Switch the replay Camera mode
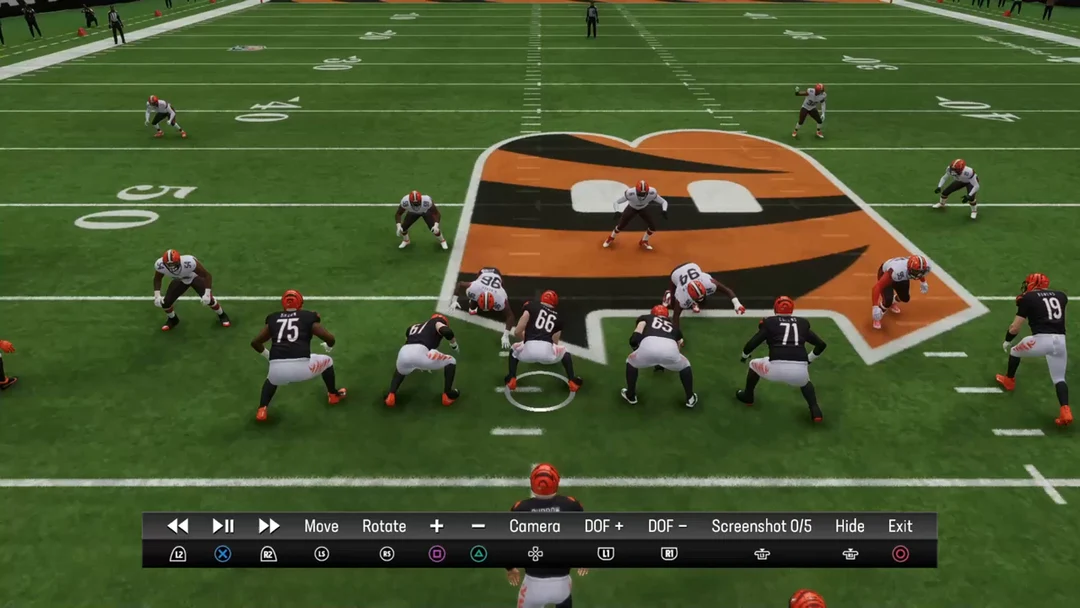The image size is (1080, 608). point(535,526)
